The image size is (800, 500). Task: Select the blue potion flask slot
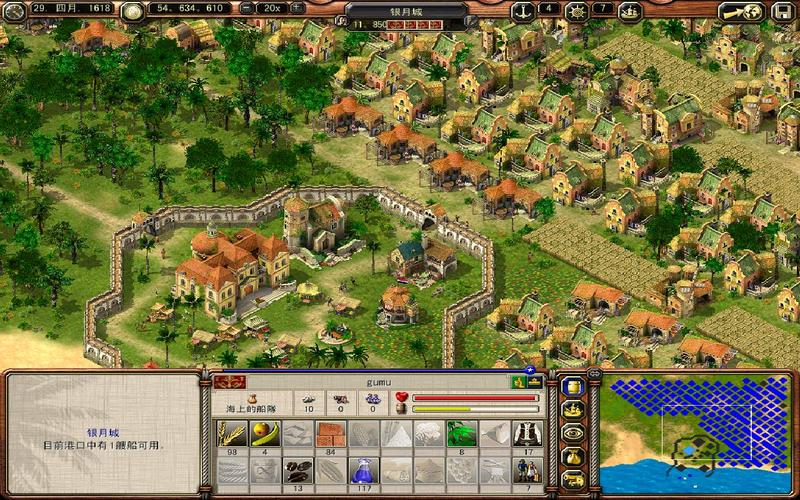362,469
